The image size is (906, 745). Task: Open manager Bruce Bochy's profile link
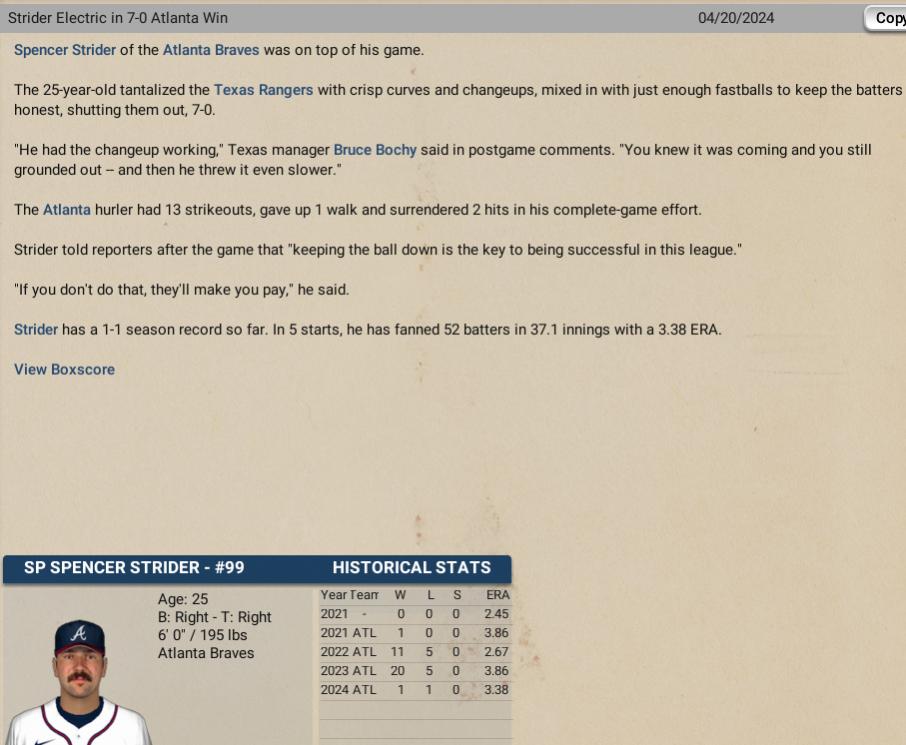(375, 150)
